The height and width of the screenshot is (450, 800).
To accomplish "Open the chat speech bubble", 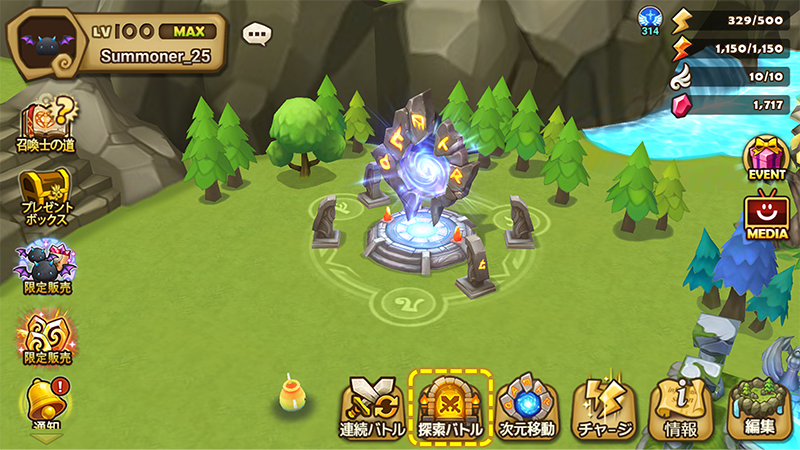I will (x=258, y=34).
